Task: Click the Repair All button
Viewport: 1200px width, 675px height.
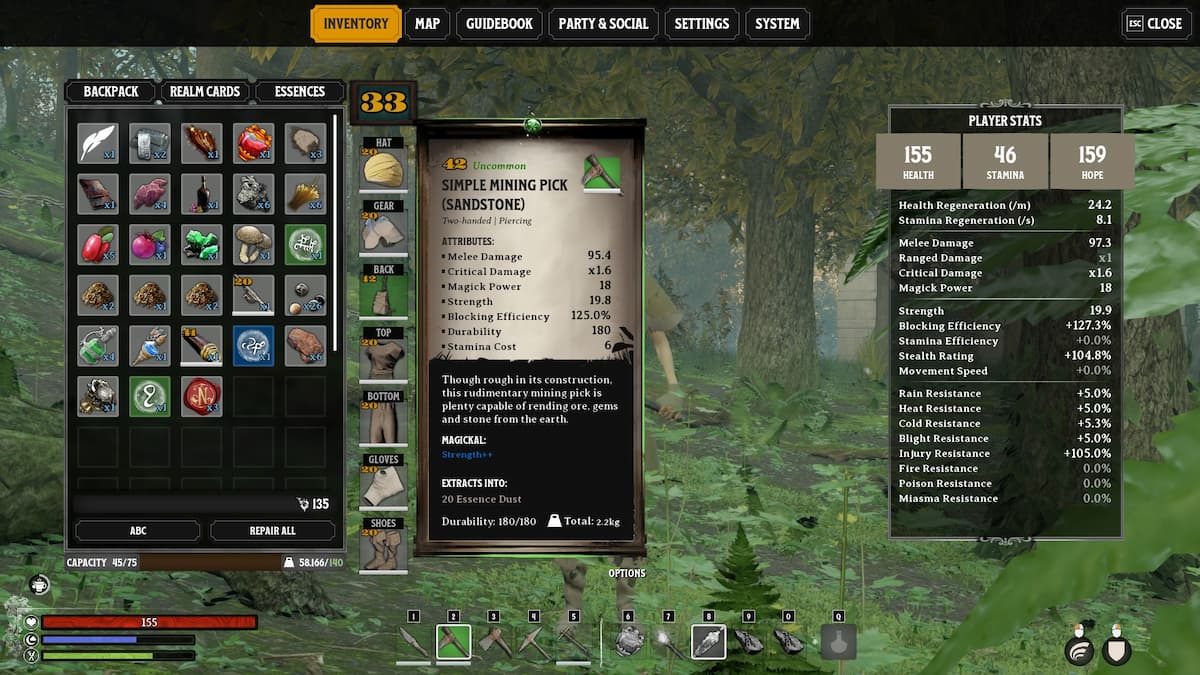Action: 272,531
